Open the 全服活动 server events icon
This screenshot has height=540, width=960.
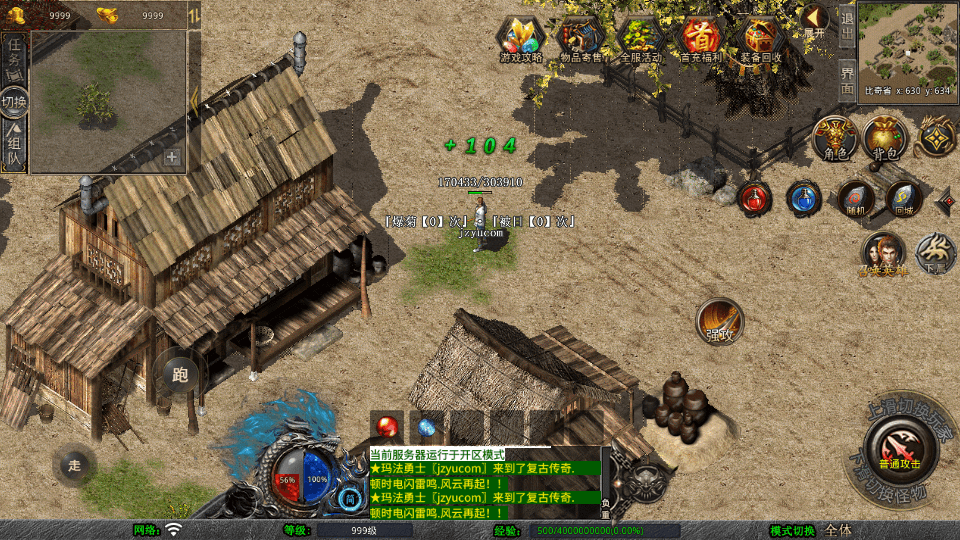[641, 40]
